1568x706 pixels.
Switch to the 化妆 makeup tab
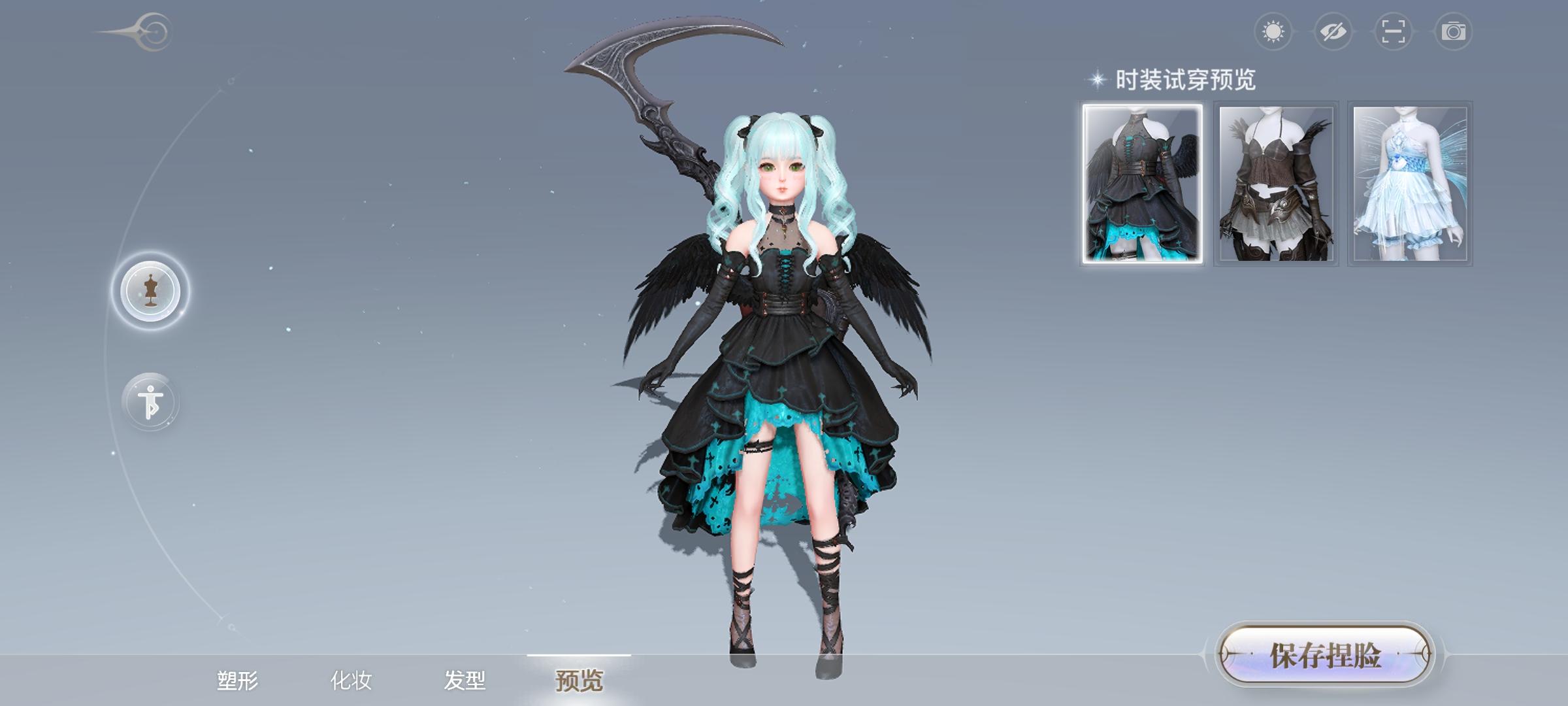[350, 682]
